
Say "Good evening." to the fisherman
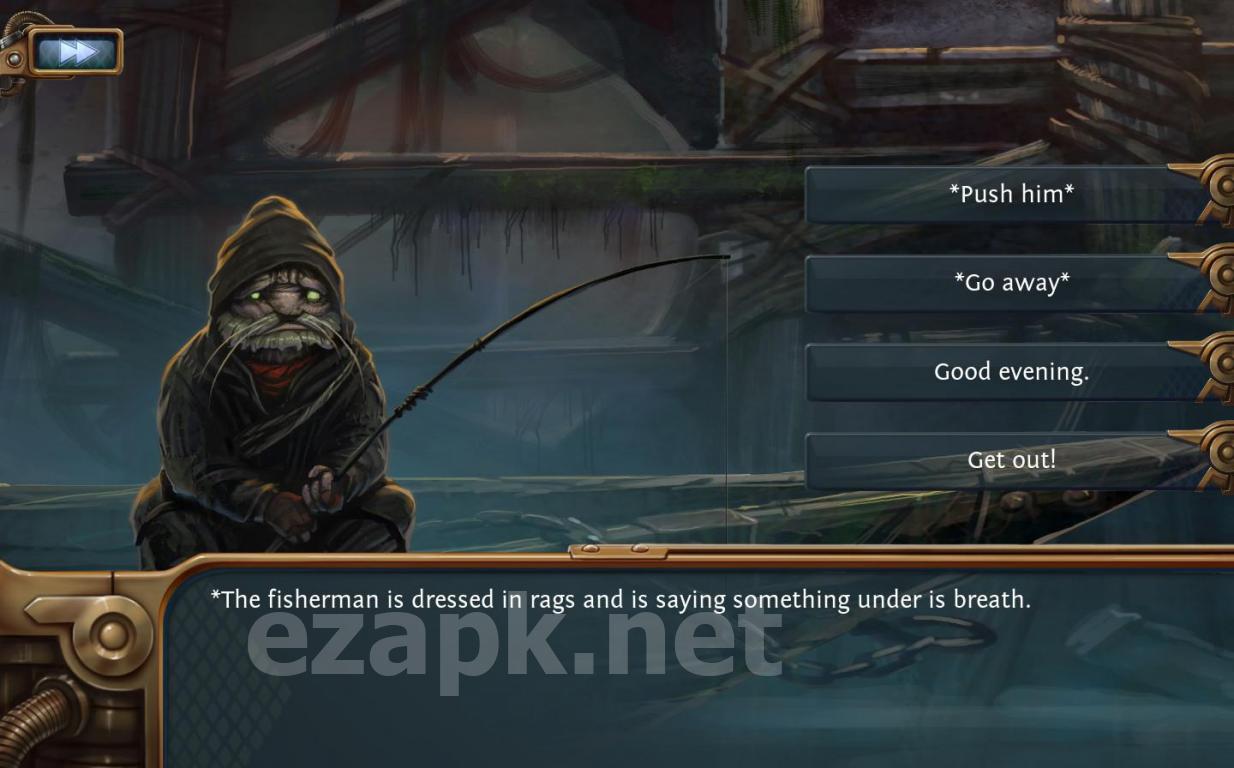coord(1010,372)
